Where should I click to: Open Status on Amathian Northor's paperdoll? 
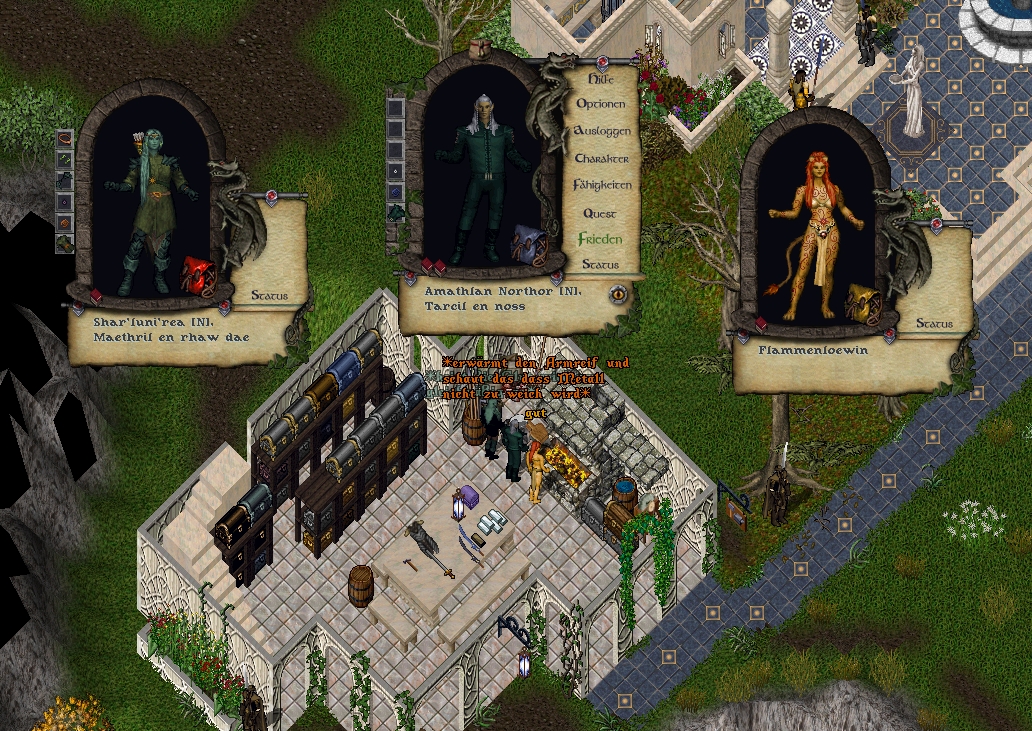(x=600, y=265)
